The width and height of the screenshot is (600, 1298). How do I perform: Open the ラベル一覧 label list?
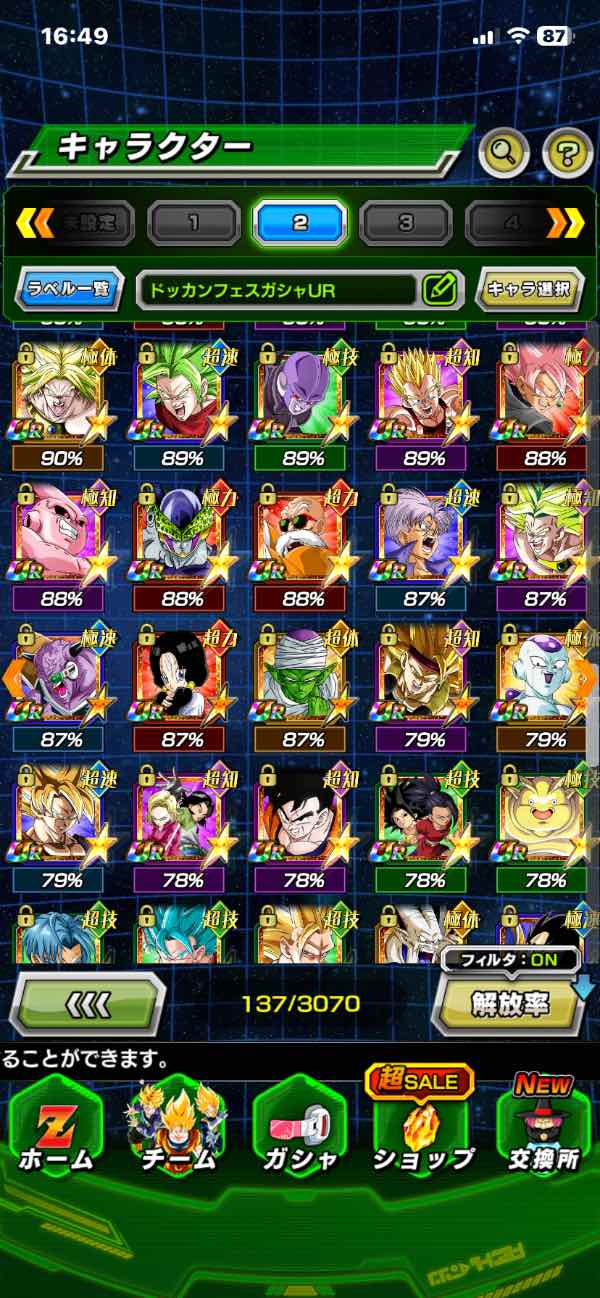pos(70,290)
